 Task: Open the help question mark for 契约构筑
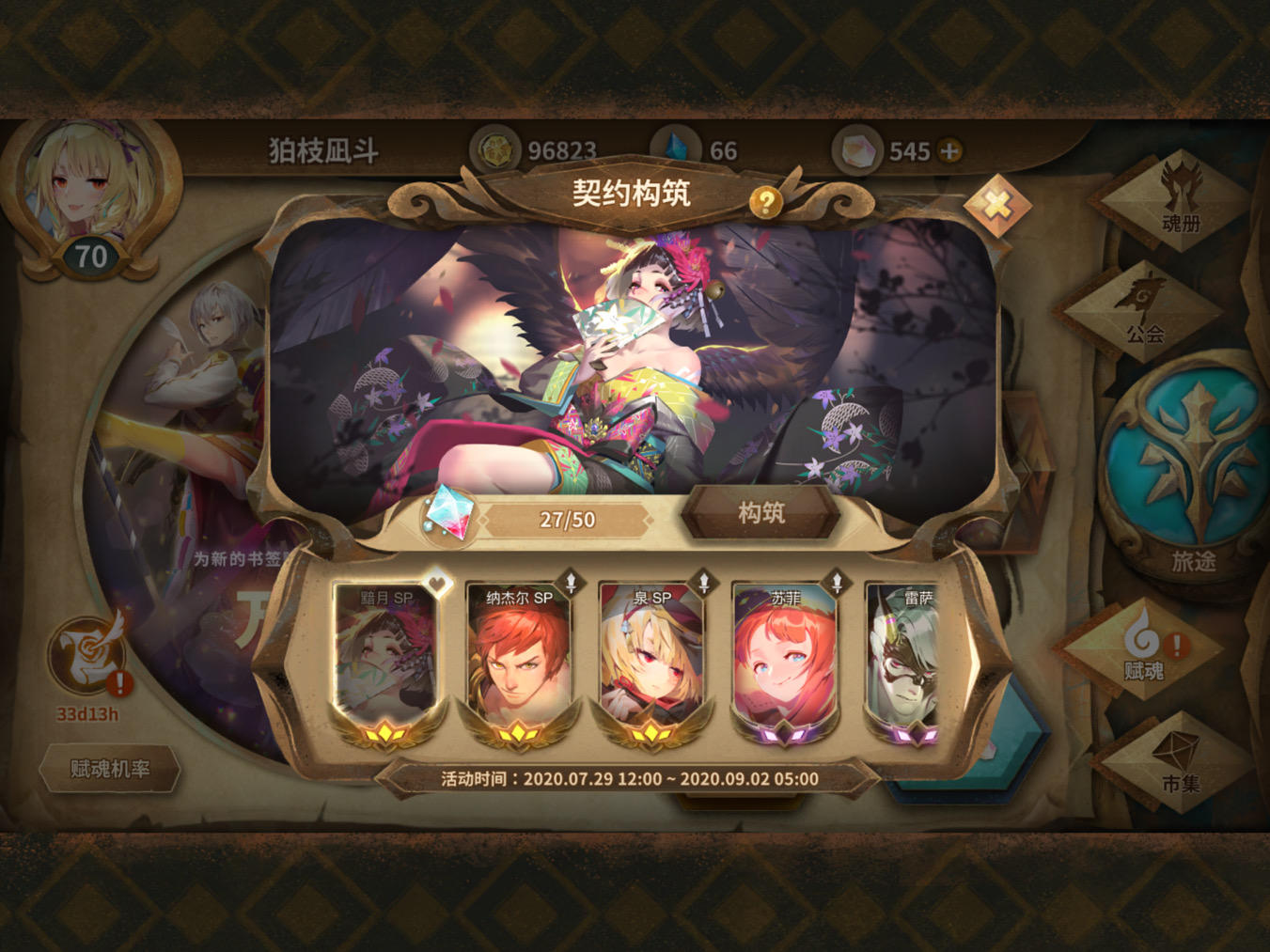(766, 199)
